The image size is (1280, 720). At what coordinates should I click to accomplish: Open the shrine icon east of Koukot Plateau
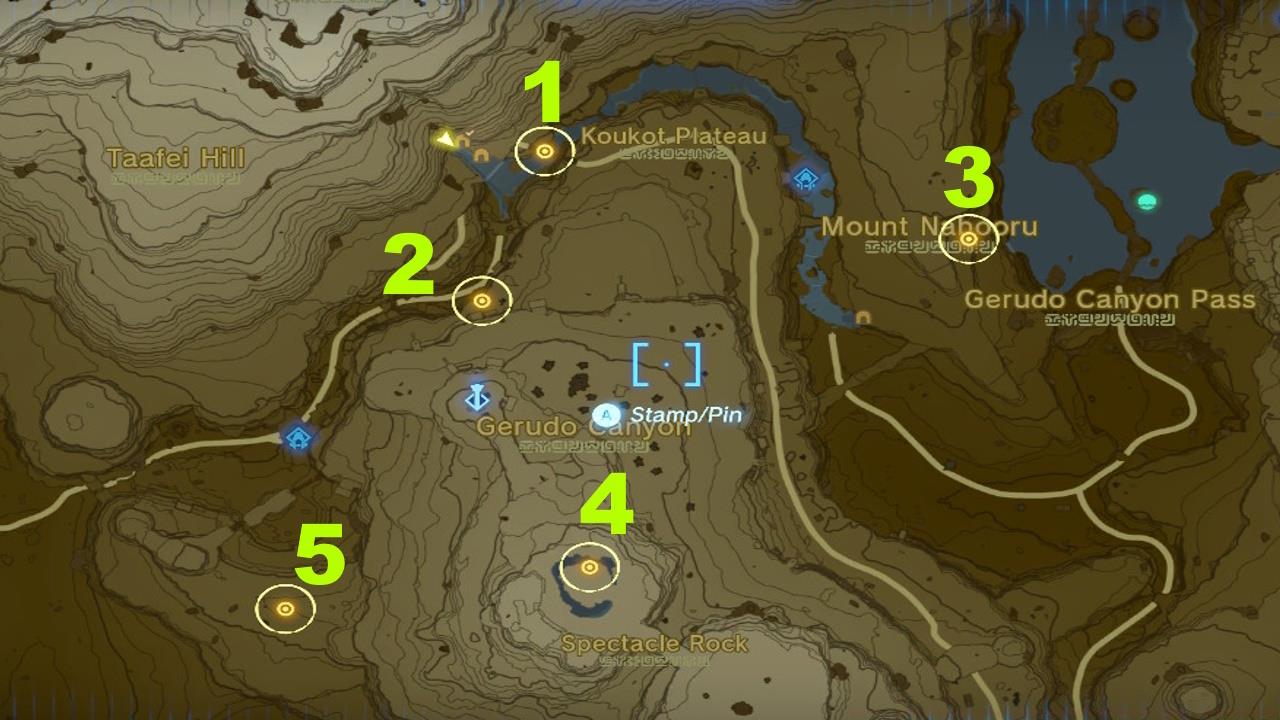pyautogui.click(x=807, y=178)
